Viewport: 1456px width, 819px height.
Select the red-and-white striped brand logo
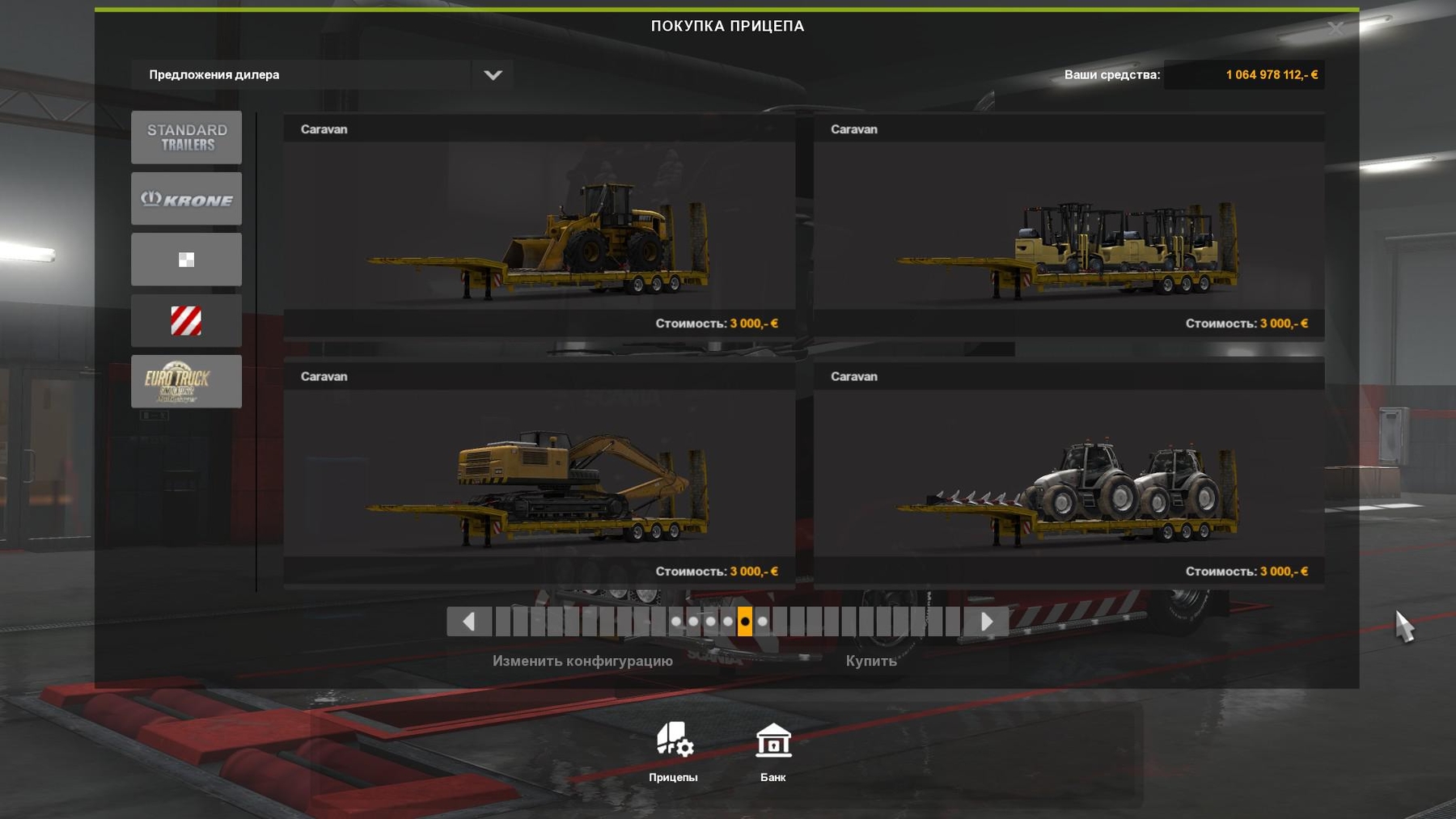186,320
